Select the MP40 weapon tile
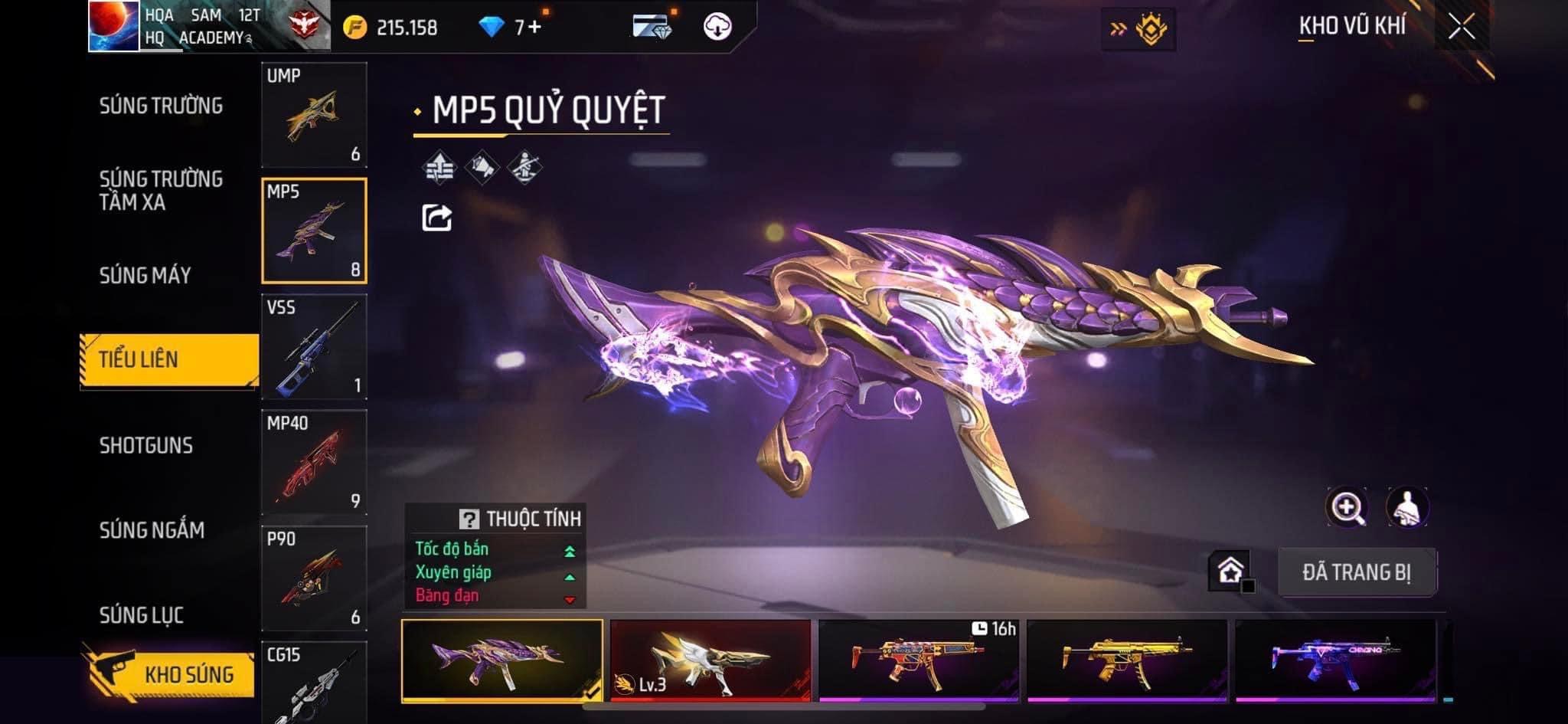Viewport: 1568px width, 724px height. pos(314,463)
